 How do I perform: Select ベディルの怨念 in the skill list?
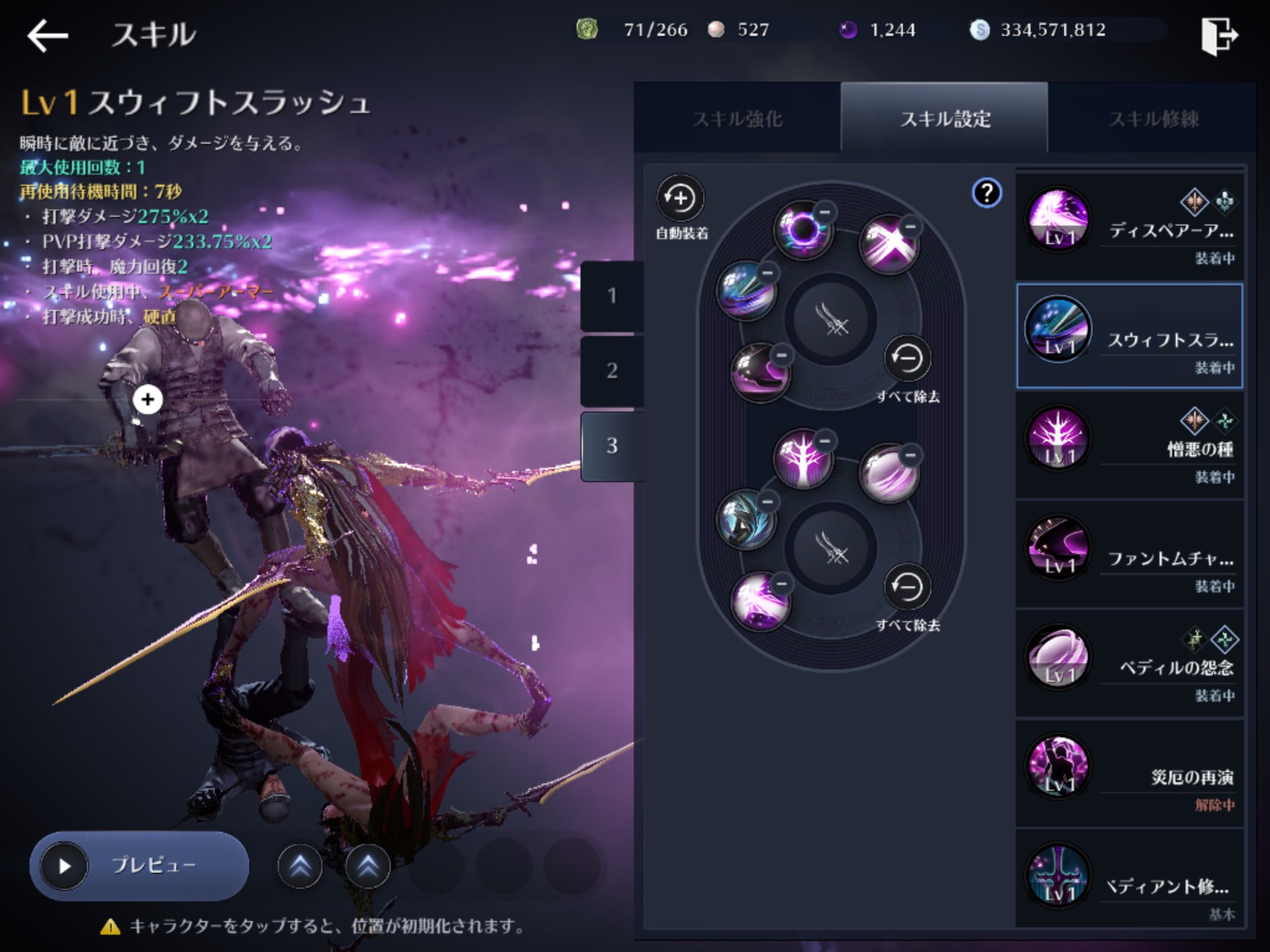1129,661
